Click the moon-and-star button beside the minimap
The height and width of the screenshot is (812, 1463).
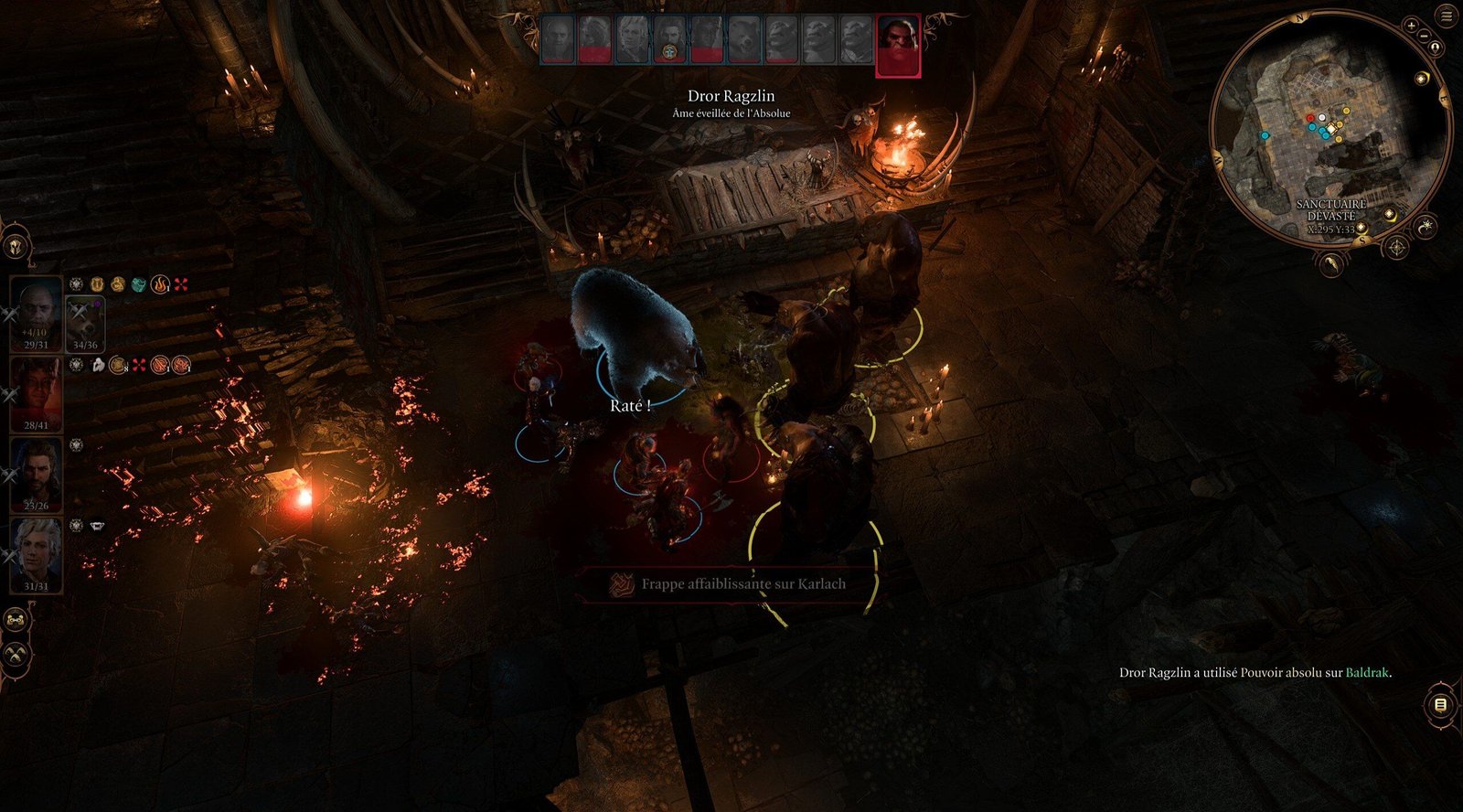tap(1426, 225)
